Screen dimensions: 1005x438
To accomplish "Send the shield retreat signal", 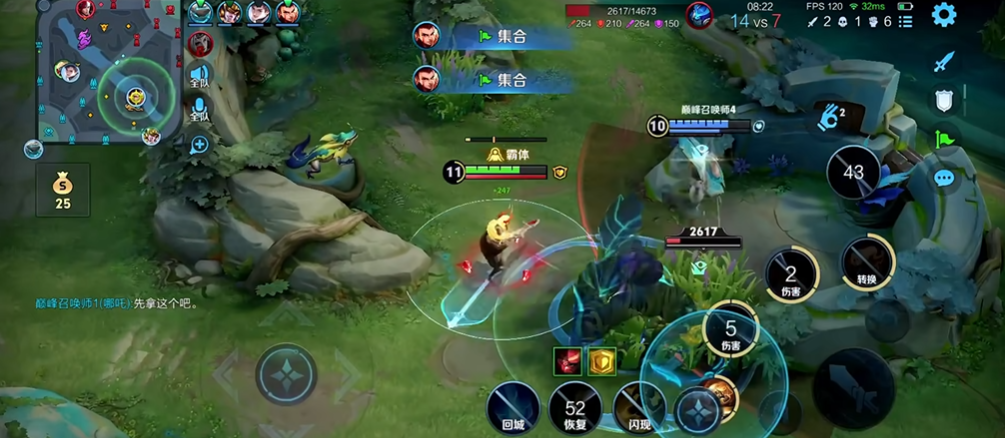I will click(943, 100).
